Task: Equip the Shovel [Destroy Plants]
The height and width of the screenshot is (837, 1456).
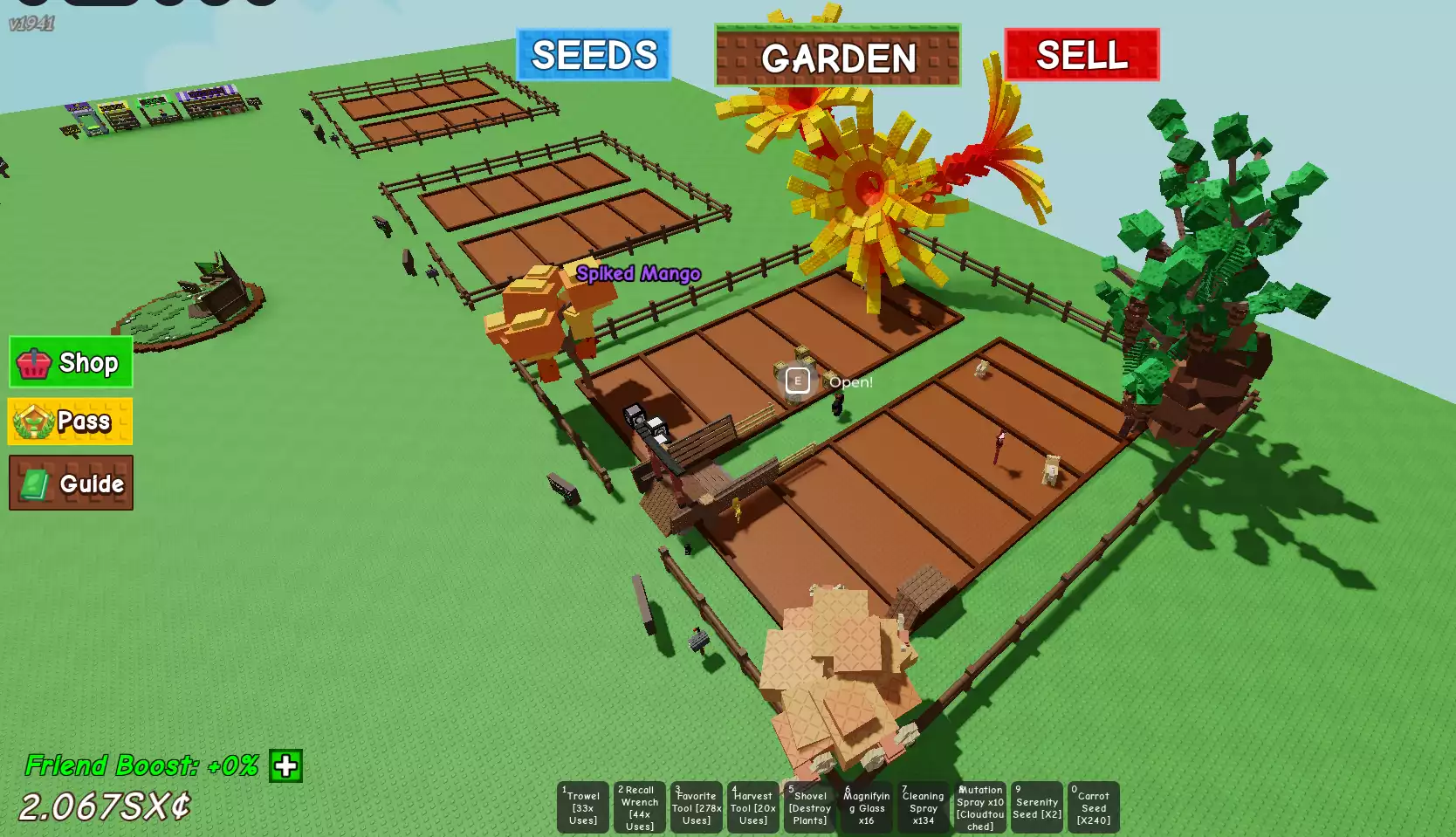Action: [x=810, y=807]
